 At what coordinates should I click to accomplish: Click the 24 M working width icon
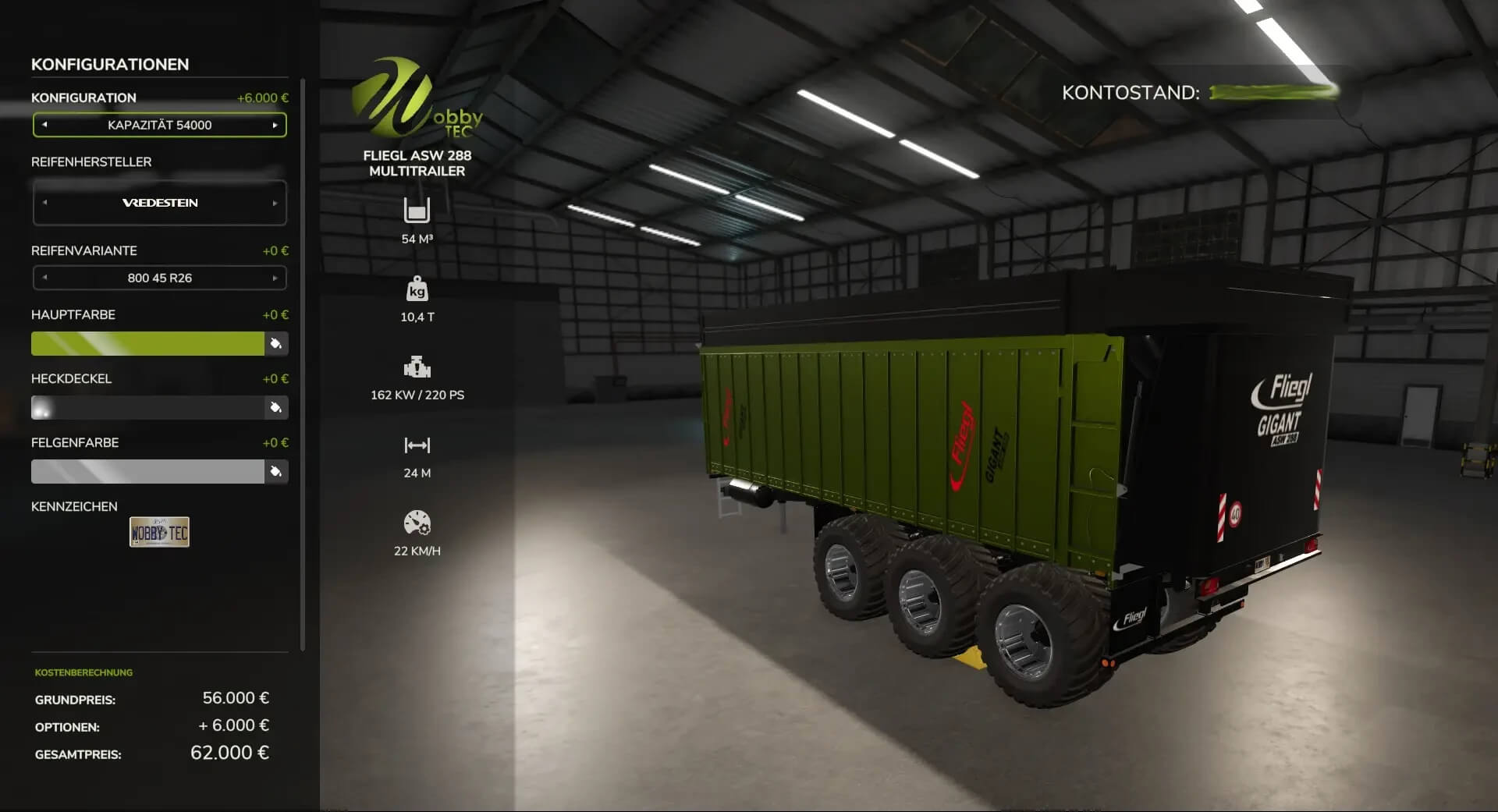418,445
